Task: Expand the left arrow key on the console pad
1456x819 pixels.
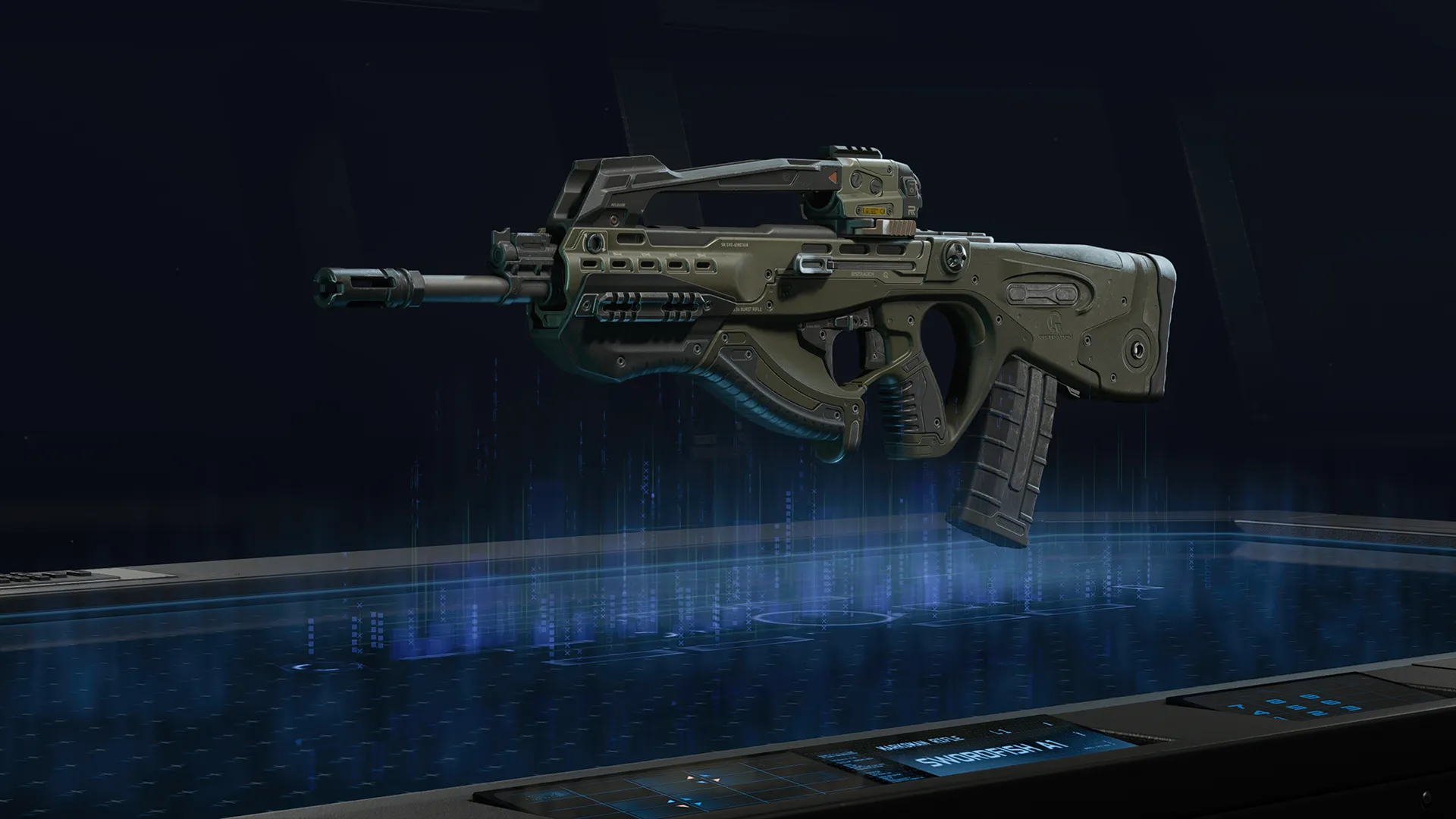Action: 690,779
